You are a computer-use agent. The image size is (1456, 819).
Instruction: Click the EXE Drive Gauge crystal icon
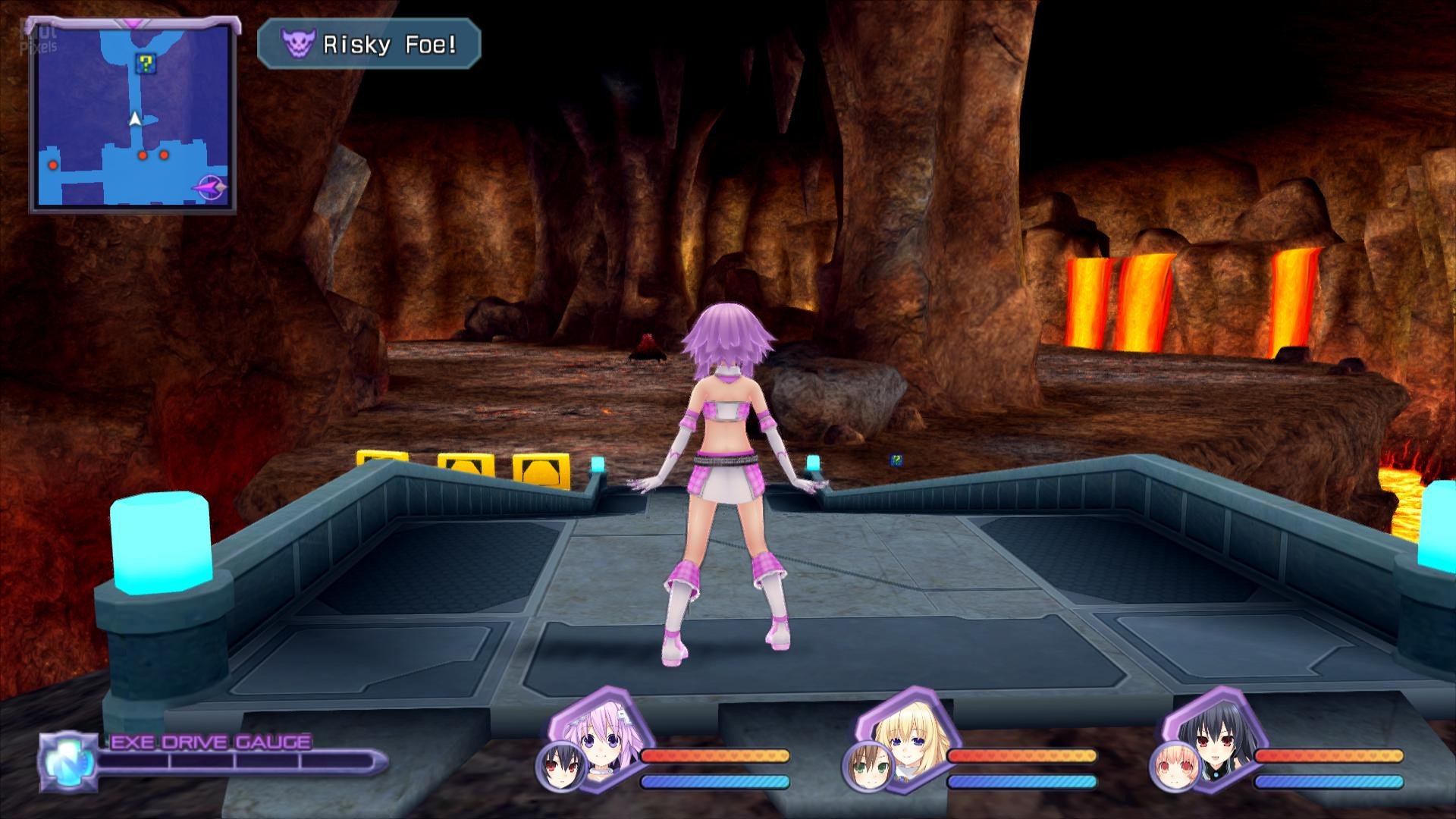(67, 760)
